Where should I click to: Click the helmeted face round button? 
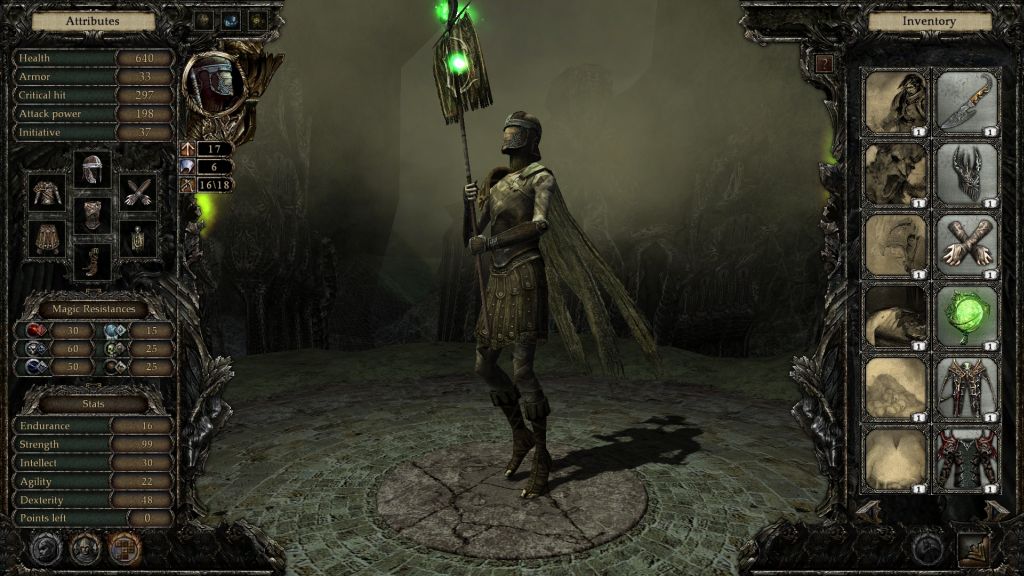click(x=85, y=547)
